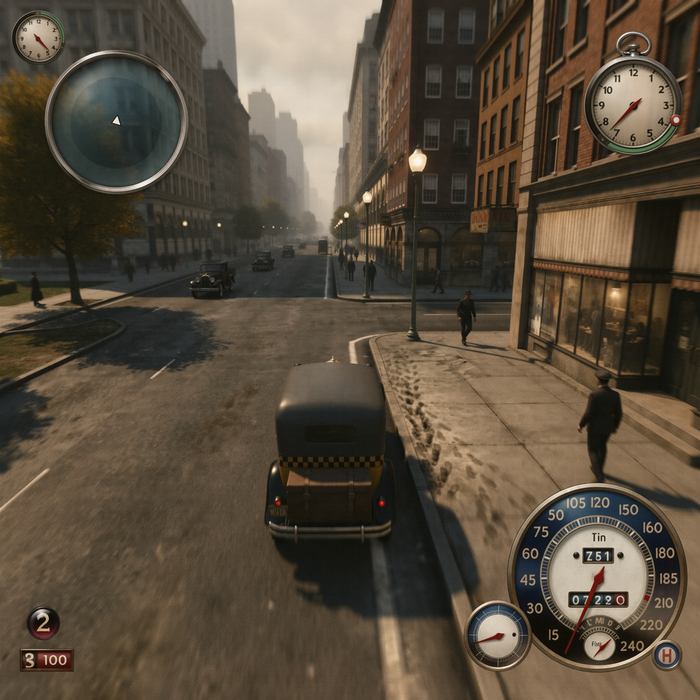
Task: Click the round H badge icon
Action: pos(667,655)
